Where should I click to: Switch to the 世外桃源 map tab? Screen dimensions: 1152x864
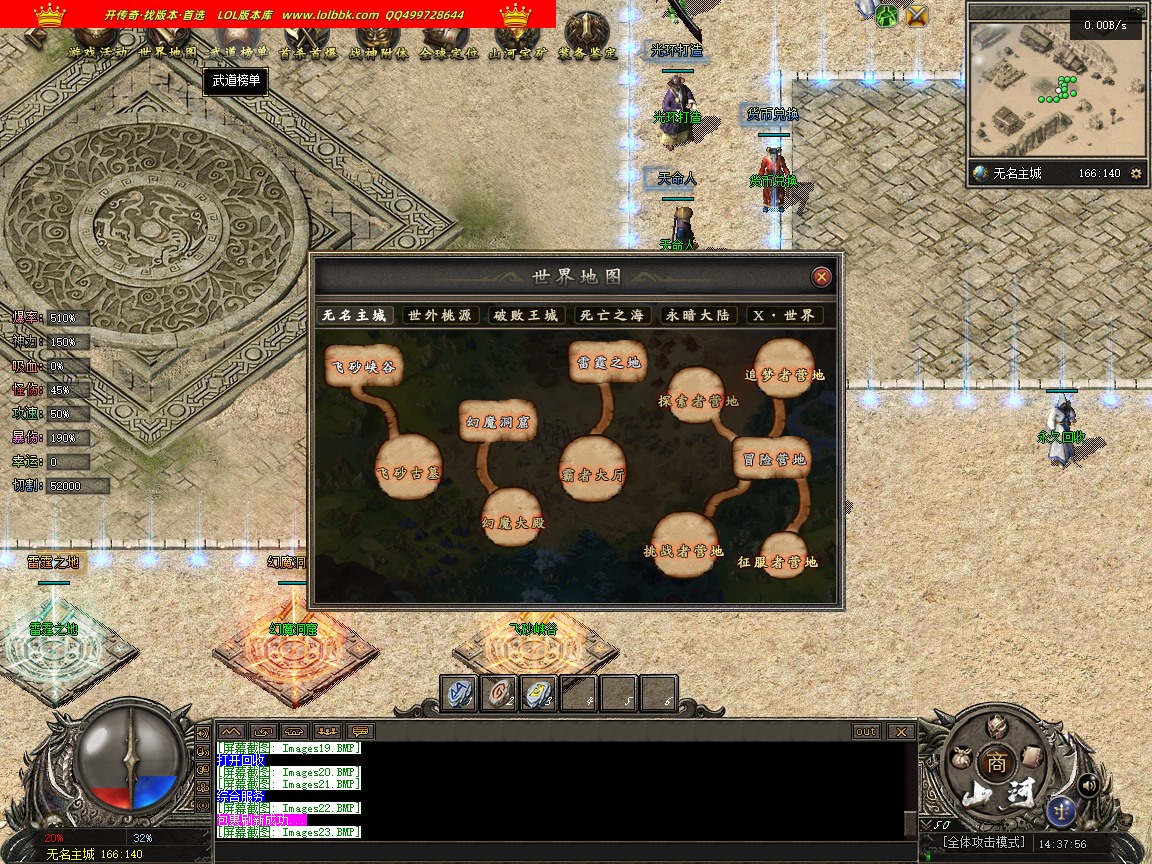coord(441,315)
